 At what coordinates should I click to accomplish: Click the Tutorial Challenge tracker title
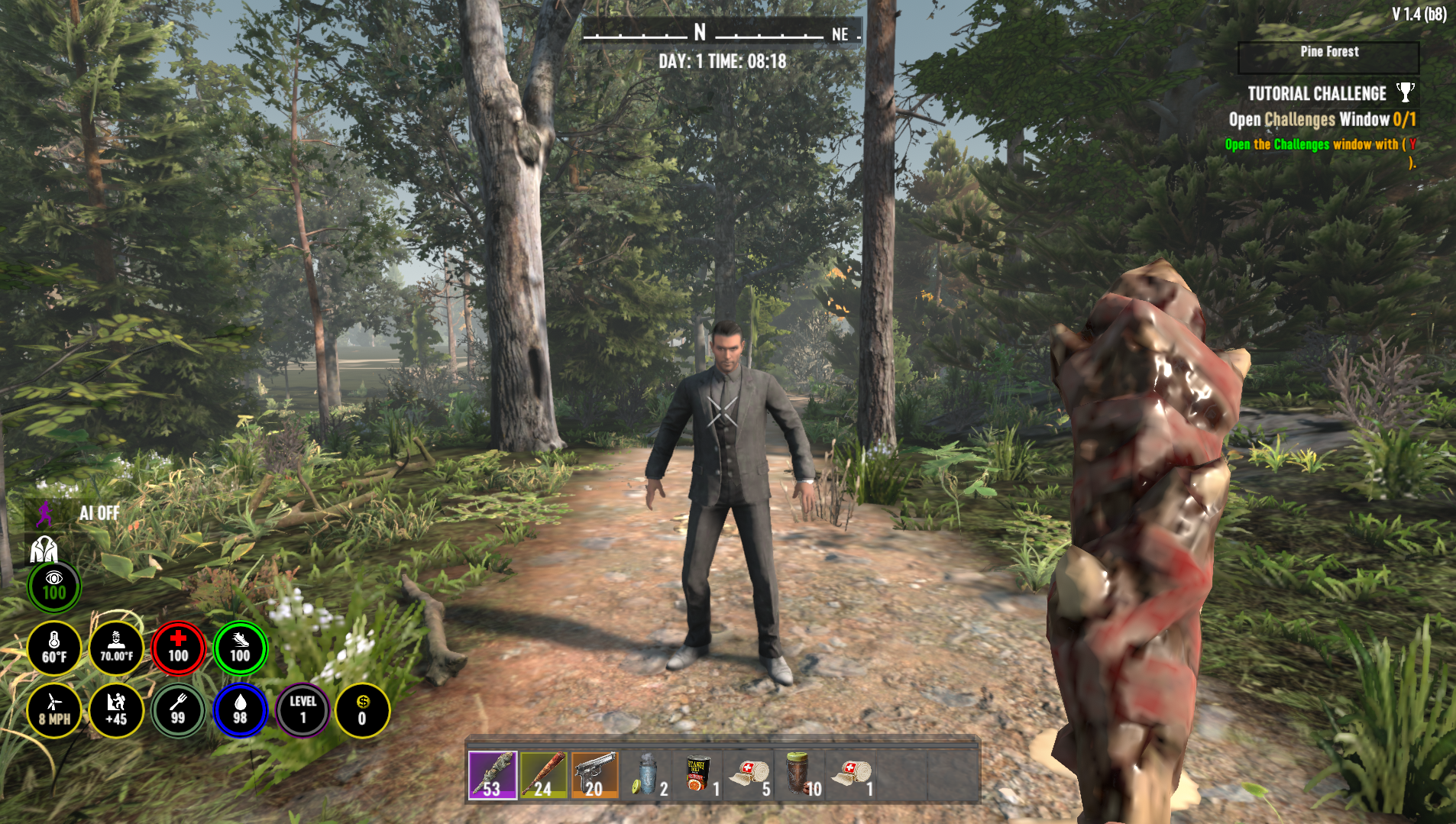(1316, 93)
